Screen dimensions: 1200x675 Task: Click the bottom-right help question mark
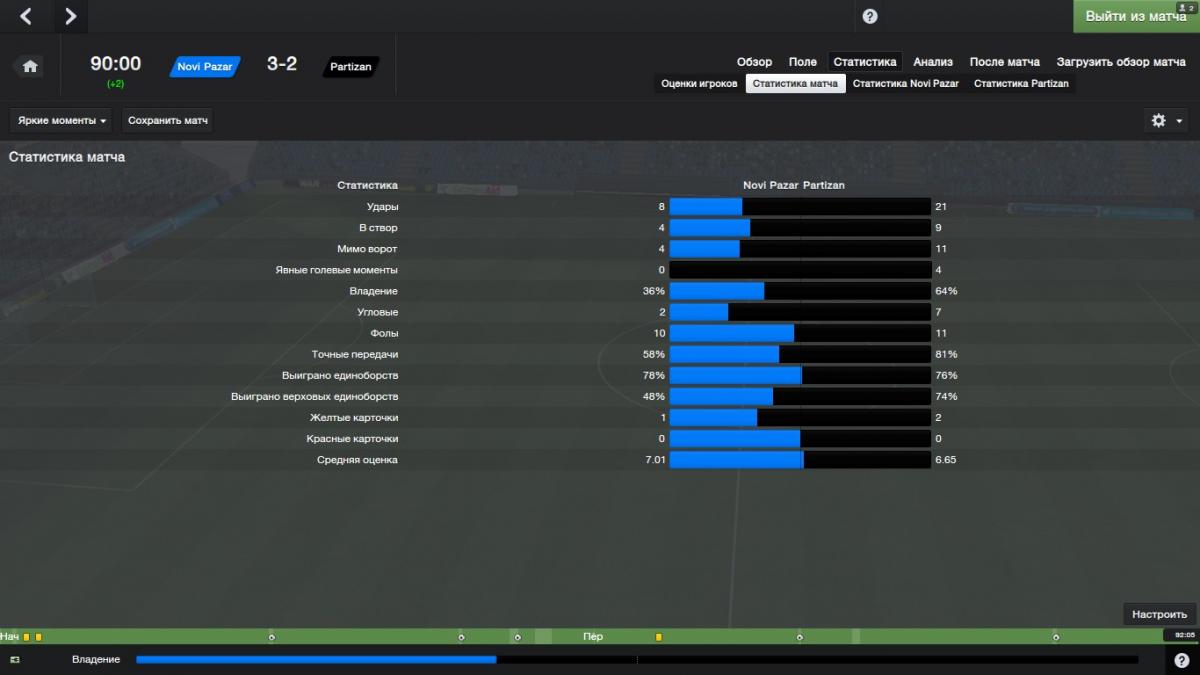pos(1181,660)
